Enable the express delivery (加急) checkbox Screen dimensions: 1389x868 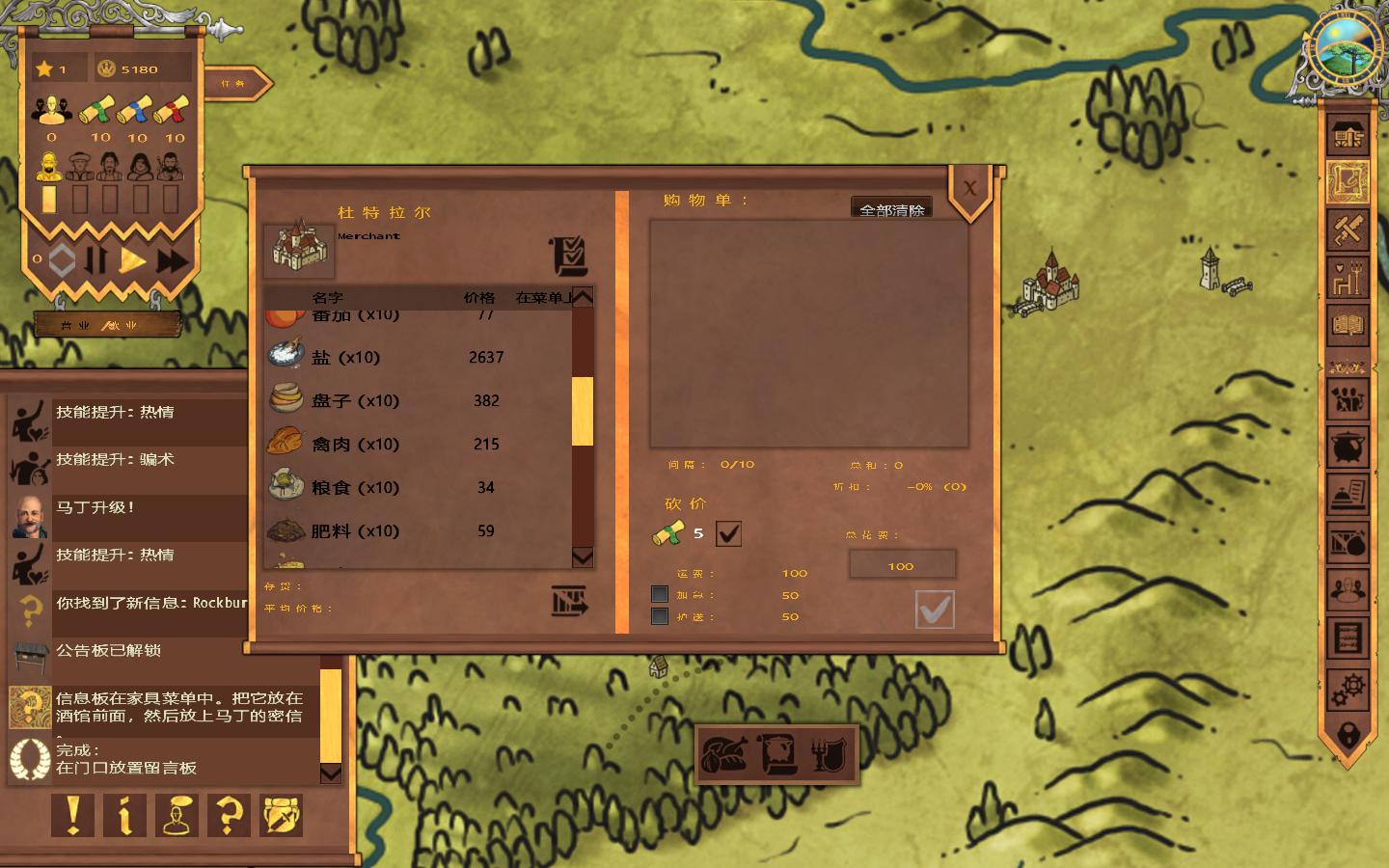point(660,594)
